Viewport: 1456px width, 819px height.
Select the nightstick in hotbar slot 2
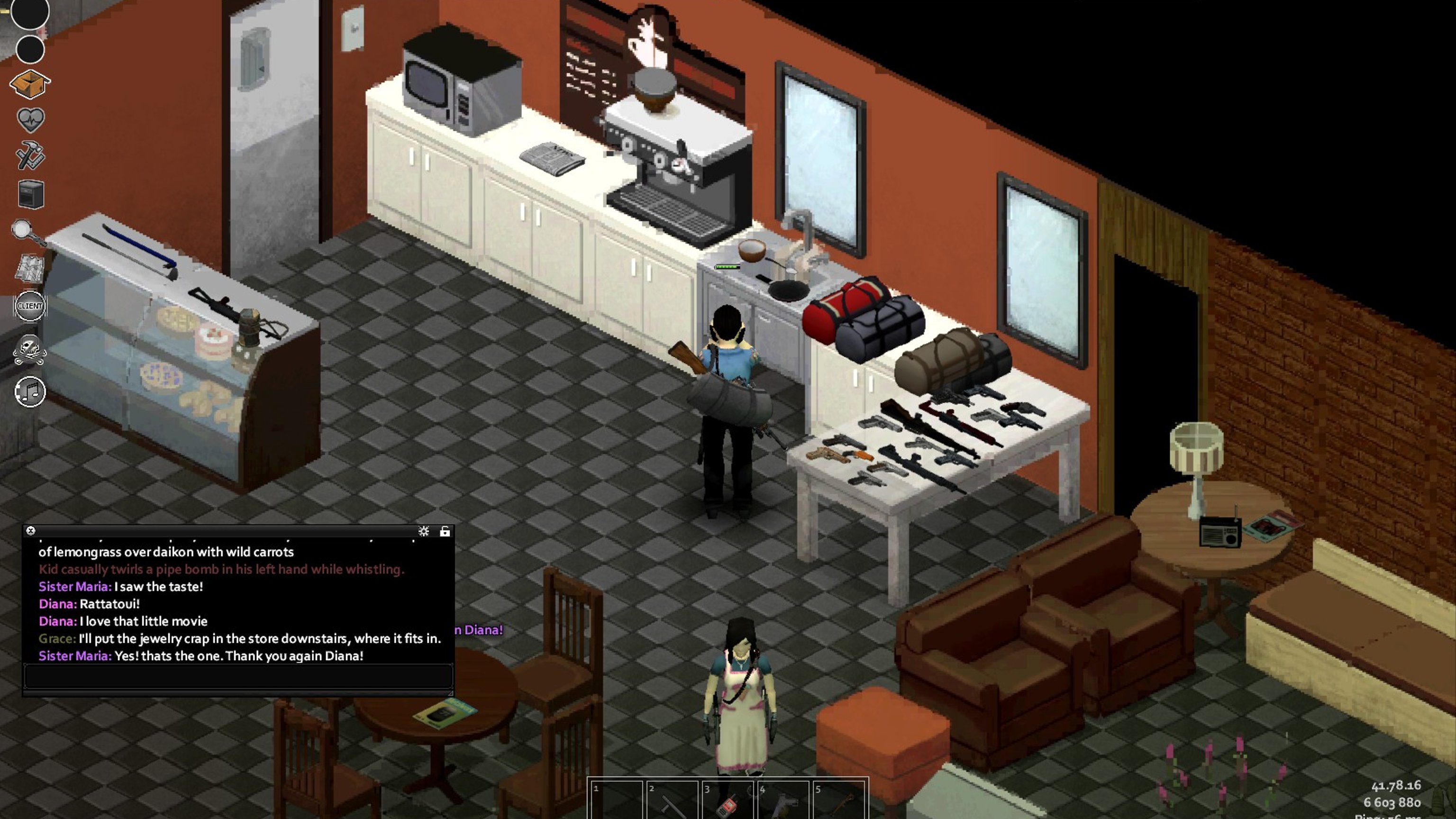(x=672, y=801)
